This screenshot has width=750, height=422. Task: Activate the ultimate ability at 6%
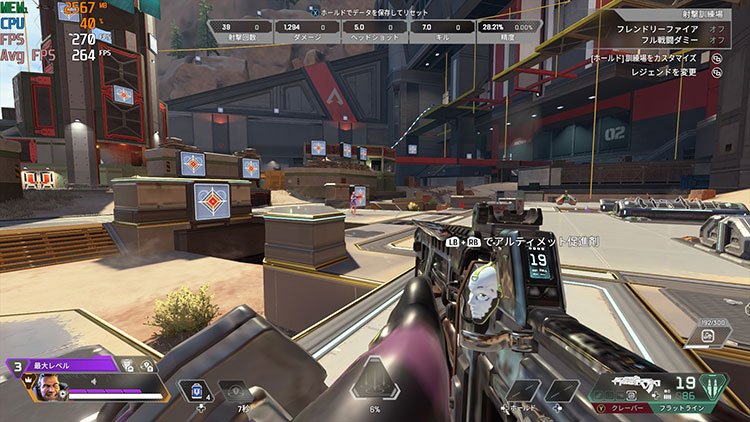(x=375, y=380)
